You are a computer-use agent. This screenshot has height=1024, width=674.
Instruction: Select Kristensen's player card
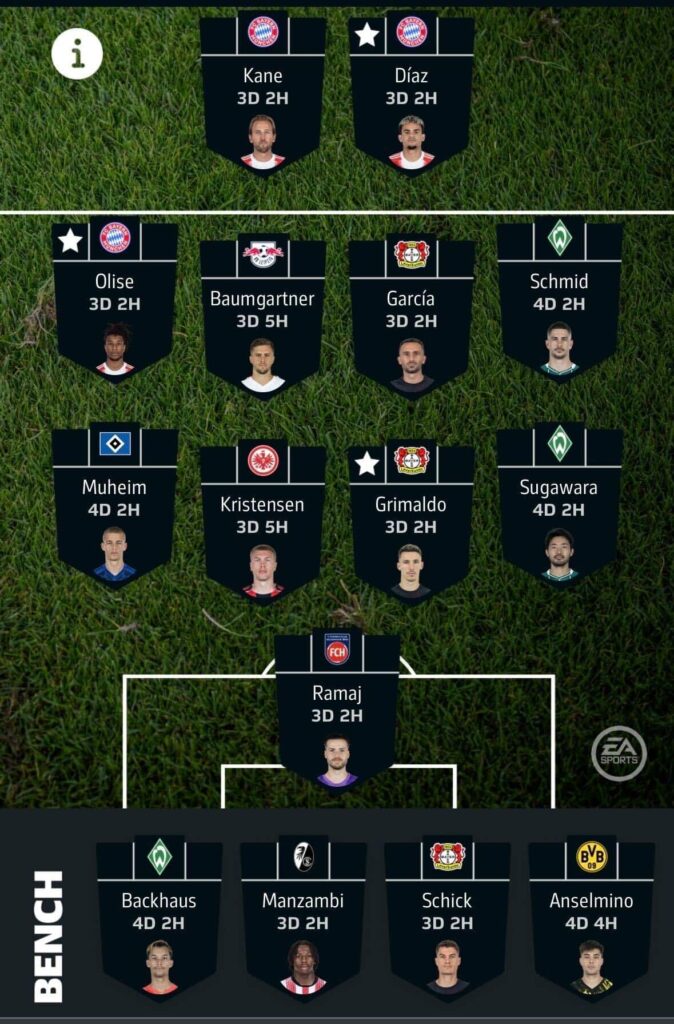263,520
